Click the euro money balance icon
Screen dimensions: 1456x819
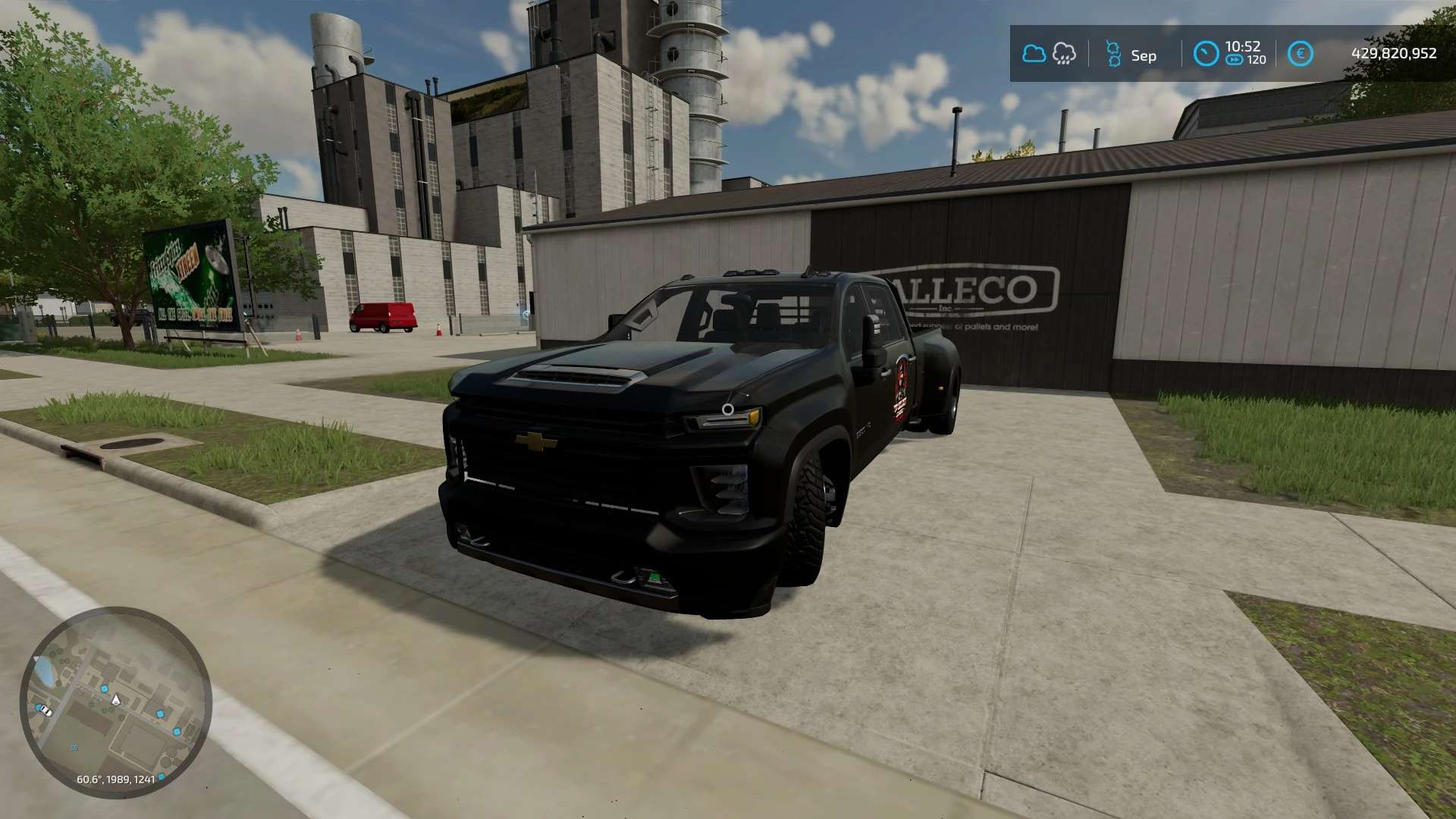[x=1301, y=54]
